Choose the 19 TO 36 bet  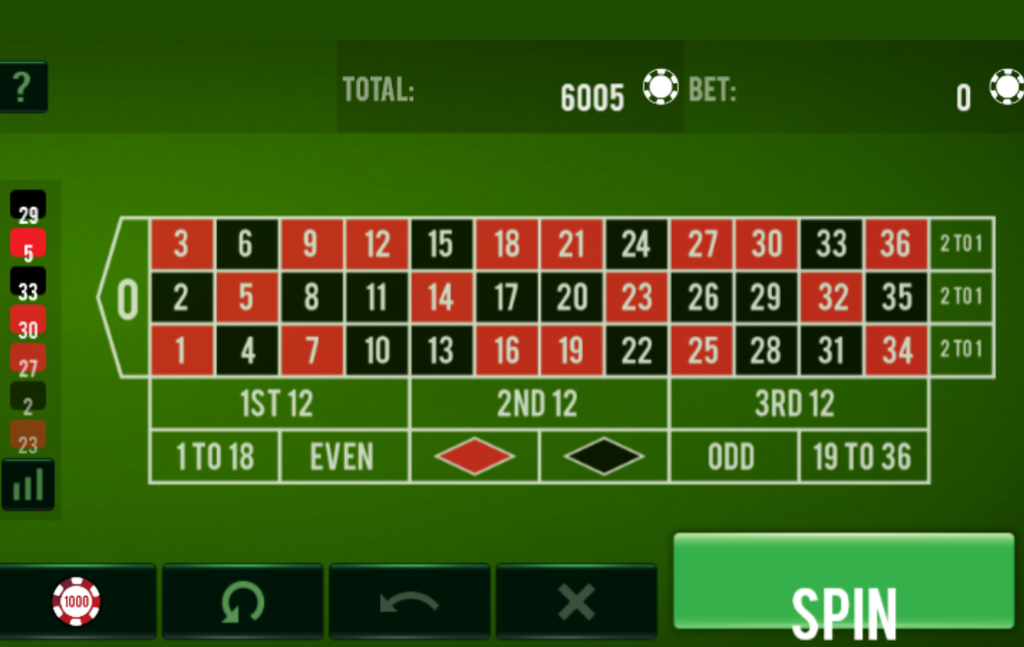(x=863, y=457)
